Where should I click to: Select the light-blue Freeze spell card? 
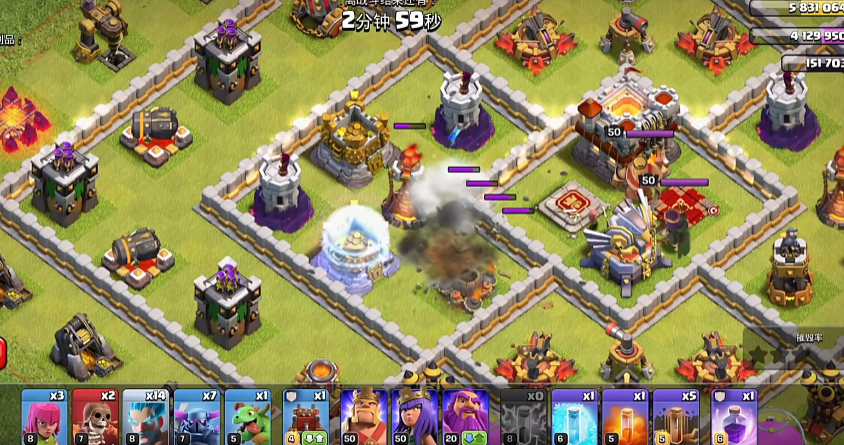(x=575, y=417)
